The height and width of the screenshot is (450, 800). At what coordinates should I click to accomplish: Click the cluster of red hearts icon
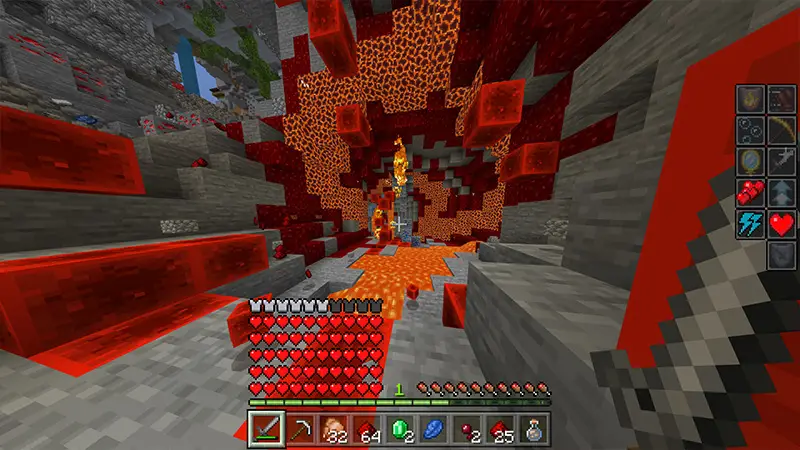click(x=750, y=192)
